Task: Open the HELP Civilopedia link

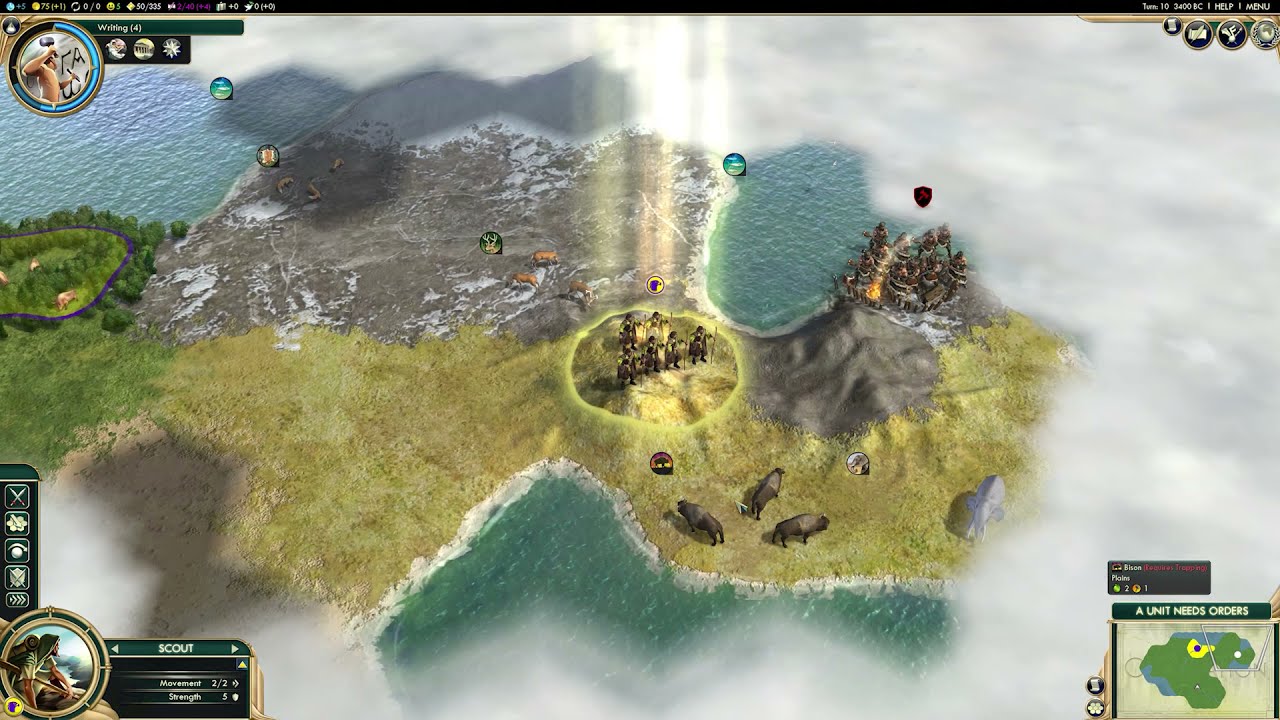Action: 1223,6
